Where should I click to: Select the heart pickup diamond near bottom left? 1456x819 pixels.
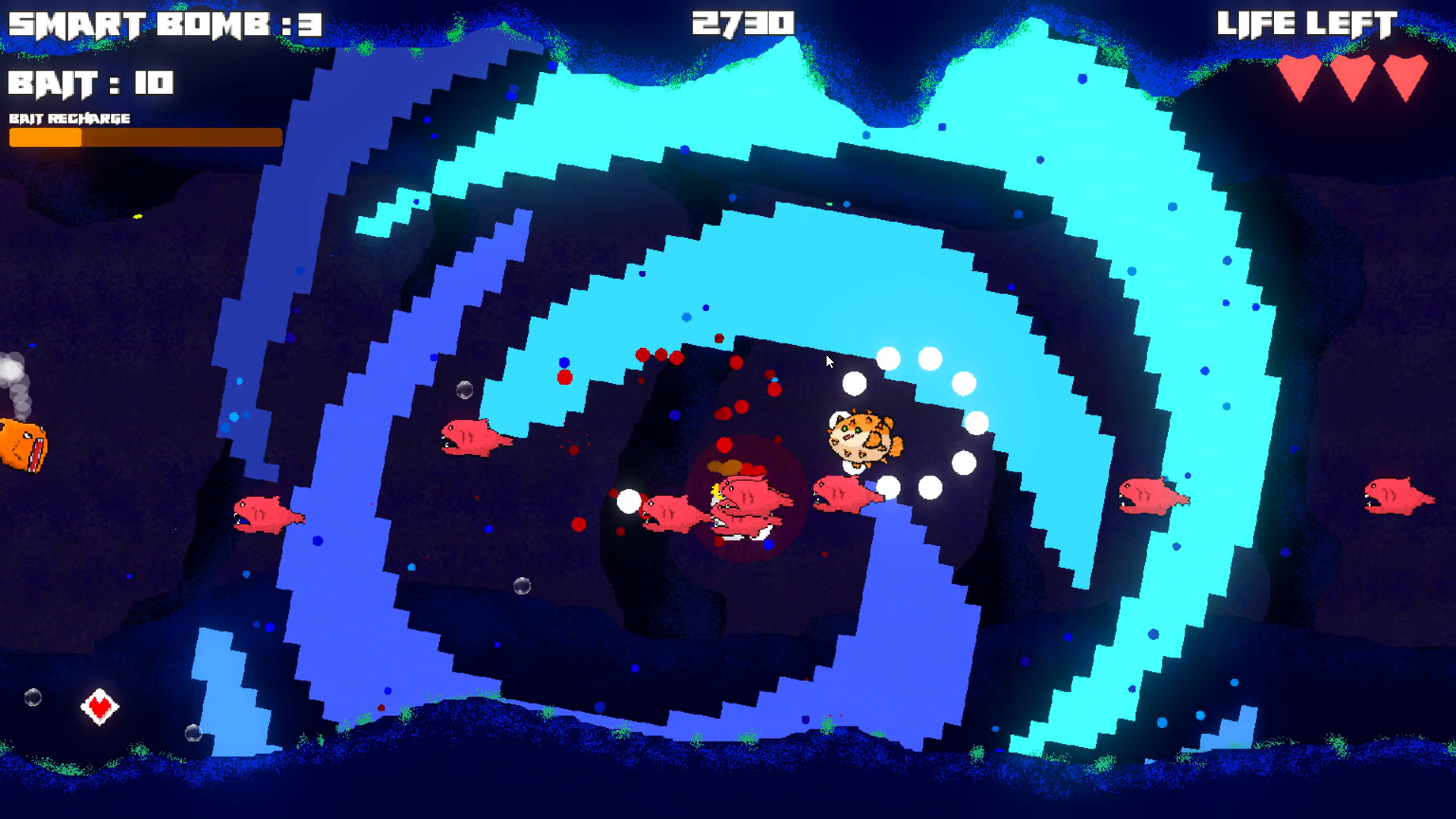[x=99, y=708]
